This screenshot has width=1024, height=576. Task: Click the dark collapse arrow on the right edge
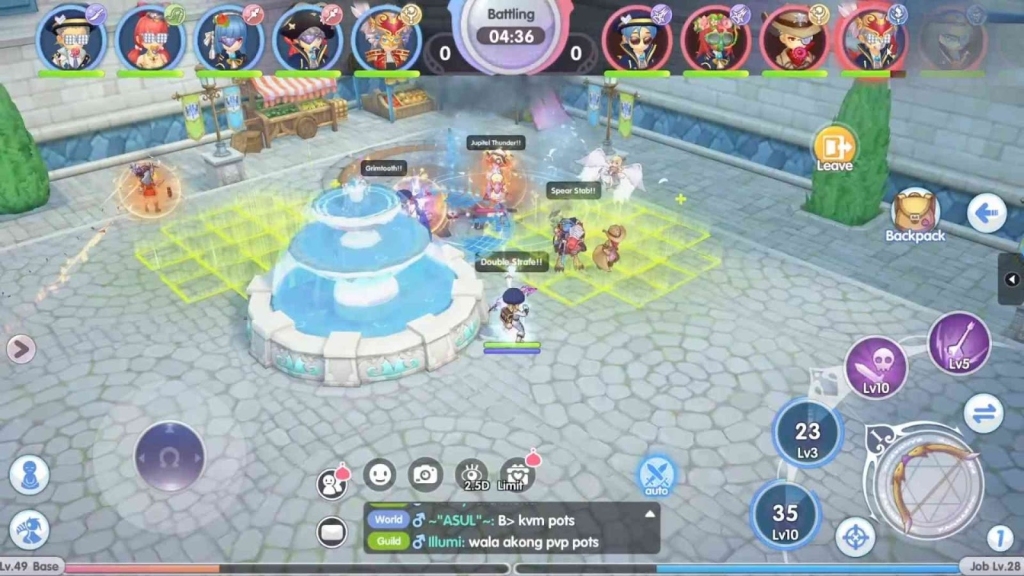coord(1012,279)
